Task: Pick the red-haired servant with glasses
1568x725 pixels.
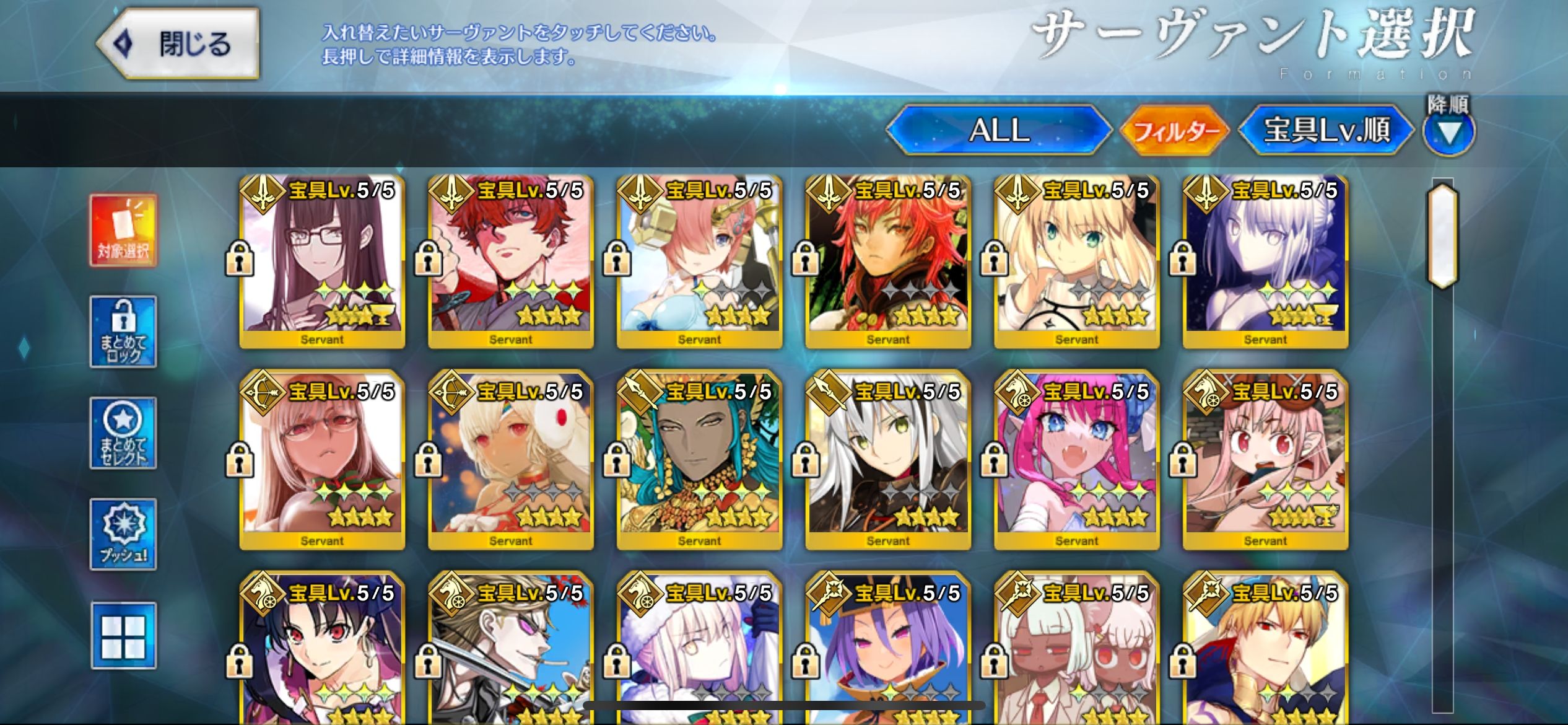Action: pyautogui.click(x=511, y=261)
